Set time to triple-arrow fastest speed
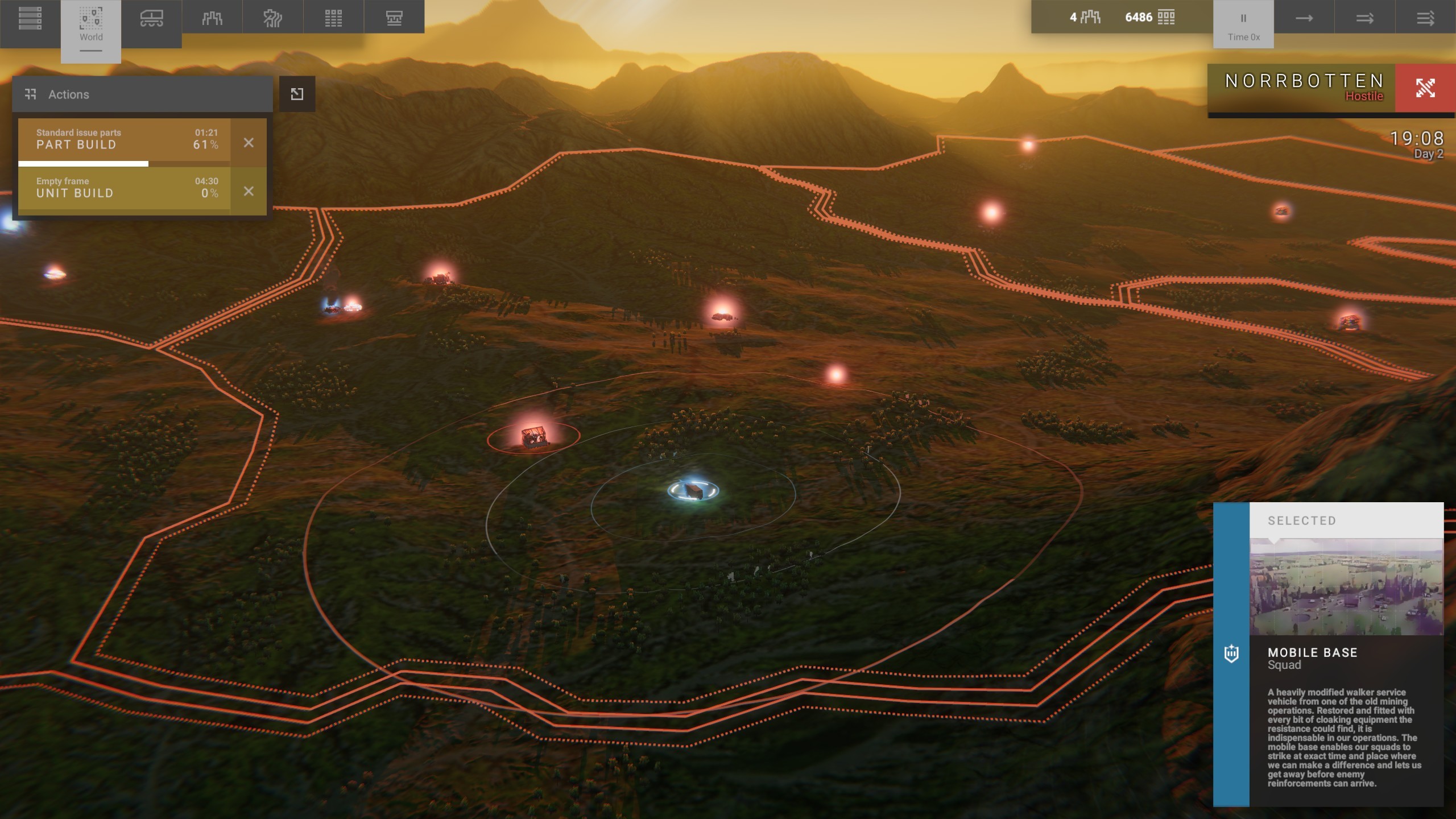Viewport: 1456px width, 819px height. [x=1425, y=18]
